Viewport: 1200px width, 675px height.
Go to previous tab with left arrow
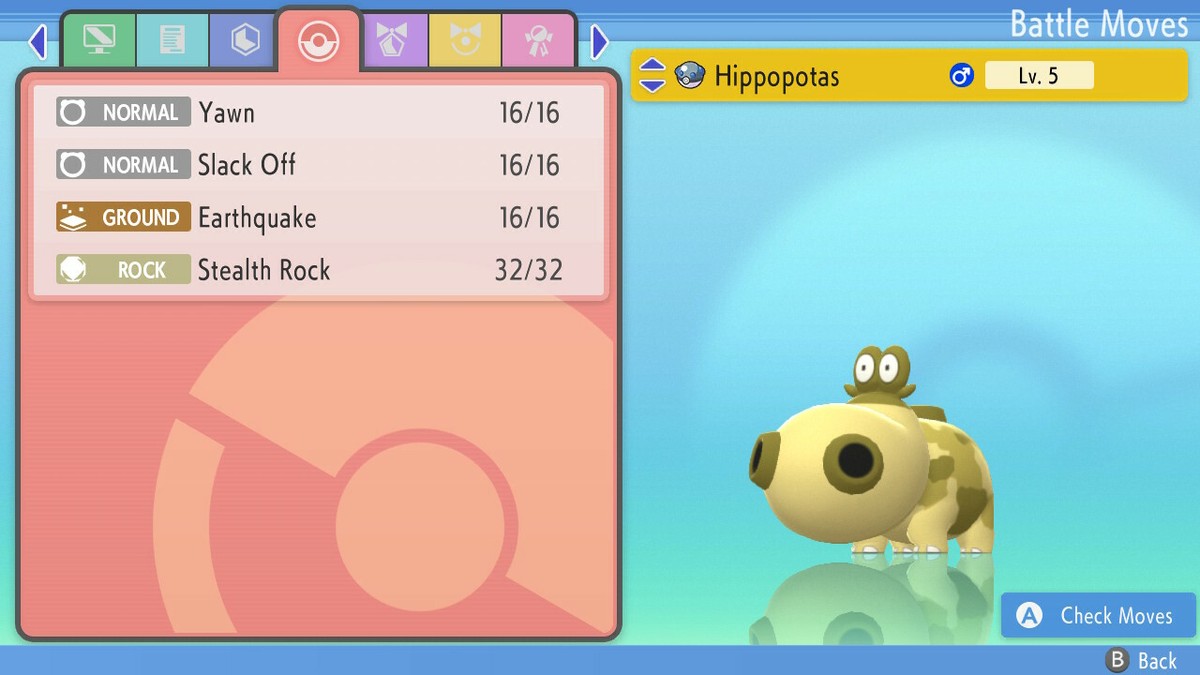tap(38, 42)
